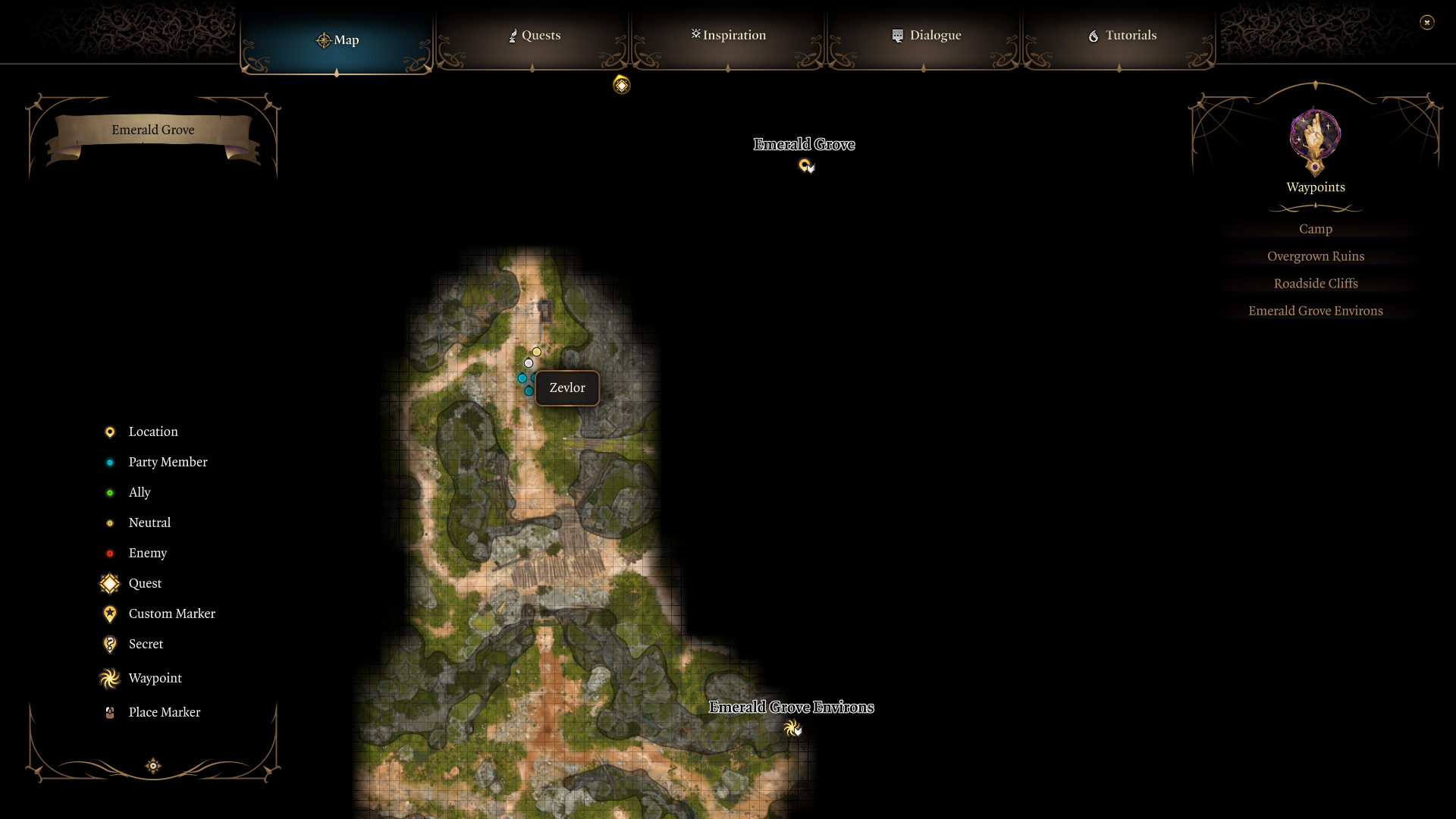The image size is (1456, 819).
Task: Select the Secret legend icon
Action: pos(109,644)
